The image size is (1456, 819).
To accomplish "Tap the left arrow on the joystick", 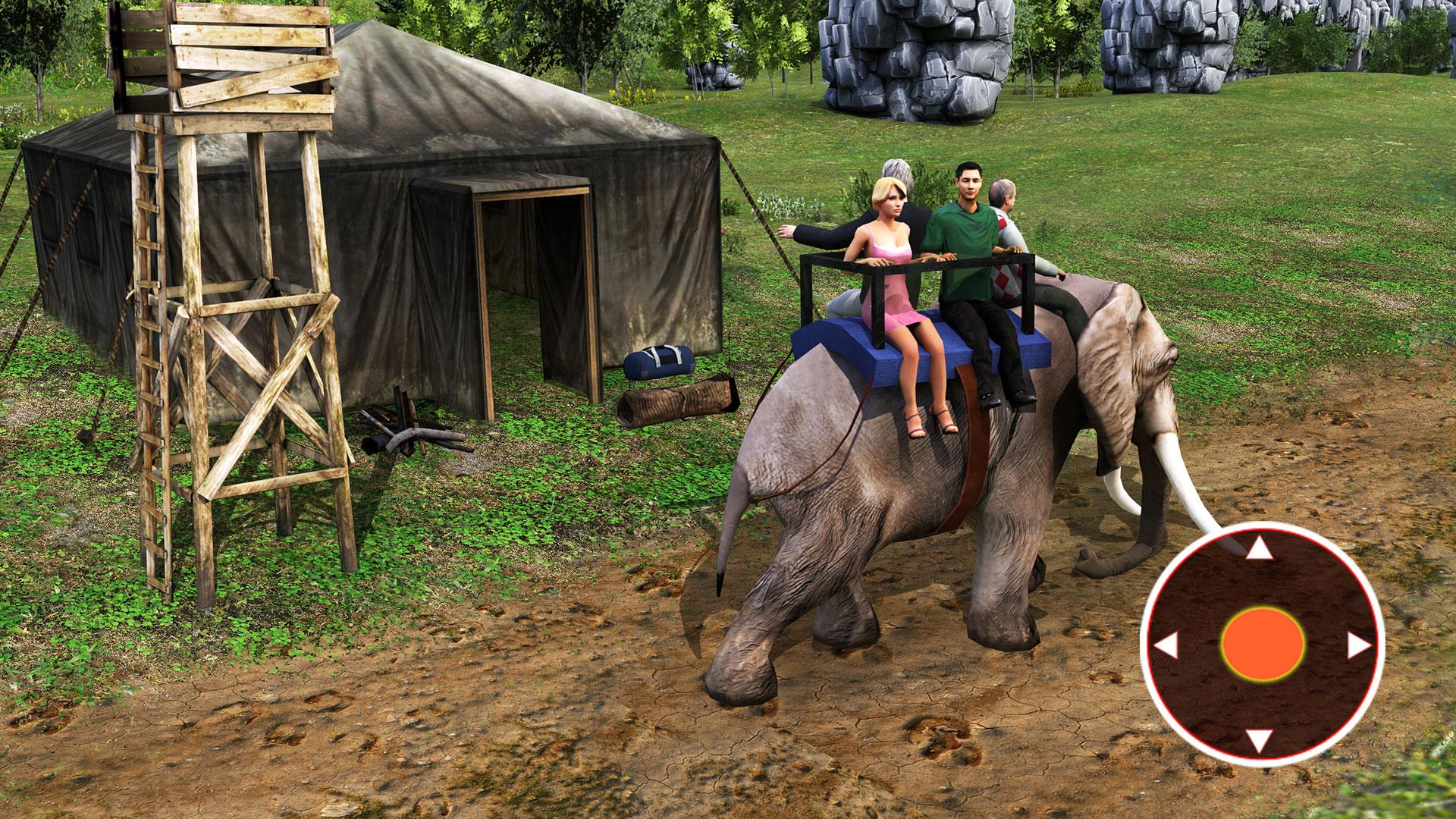I will [1166, 646].
